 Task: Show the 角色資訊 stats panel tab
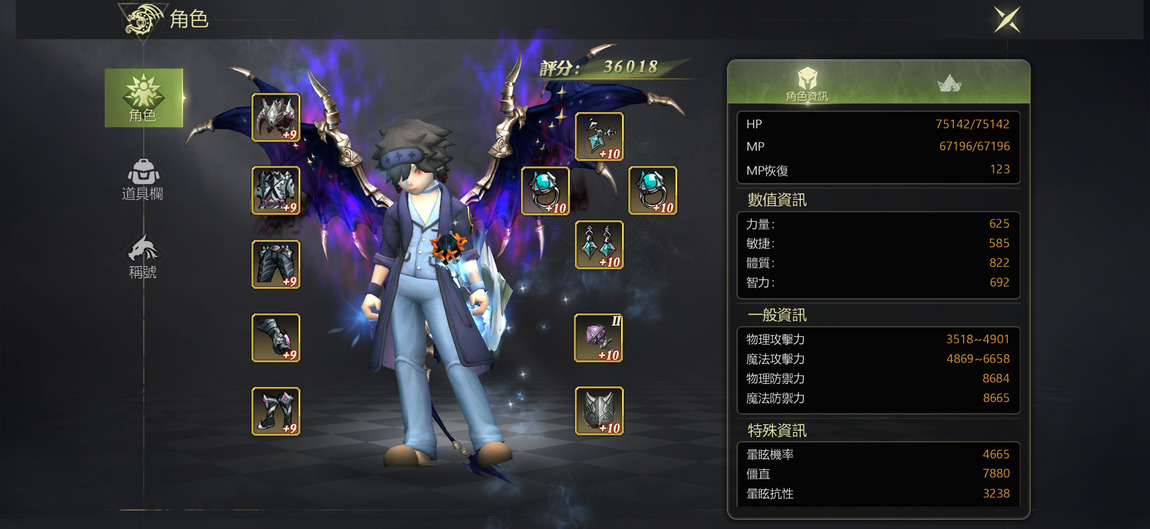806,83
